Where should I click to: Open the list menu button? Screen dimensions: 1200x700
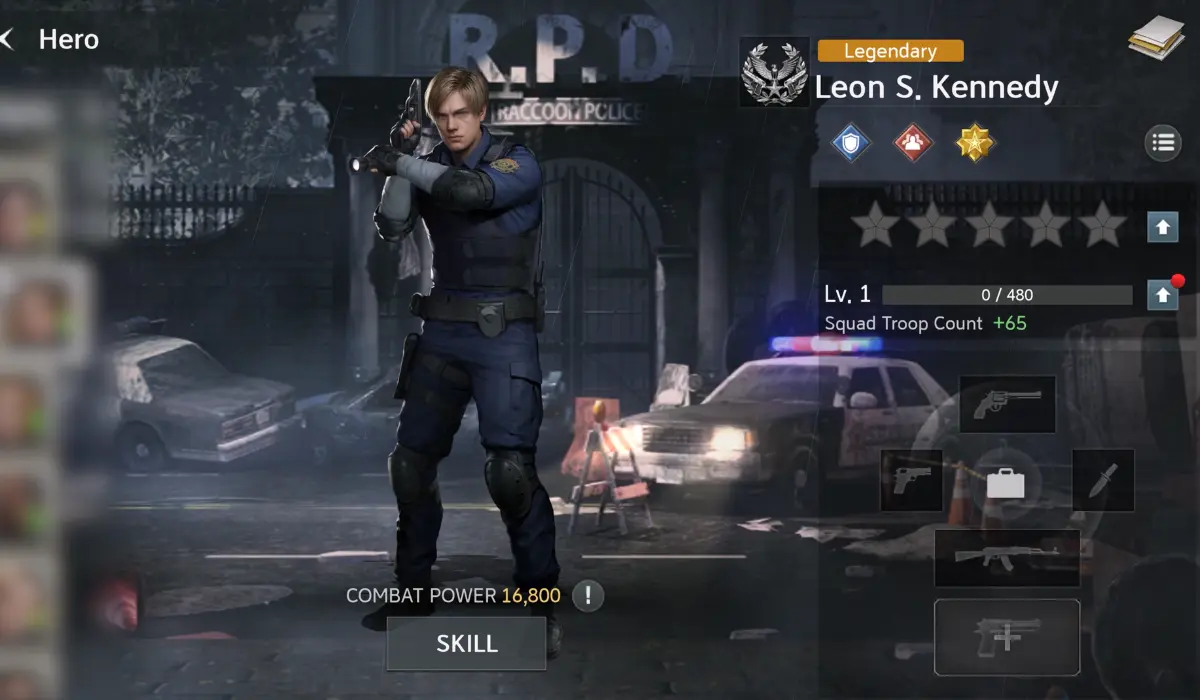(x=1162, y=143)
